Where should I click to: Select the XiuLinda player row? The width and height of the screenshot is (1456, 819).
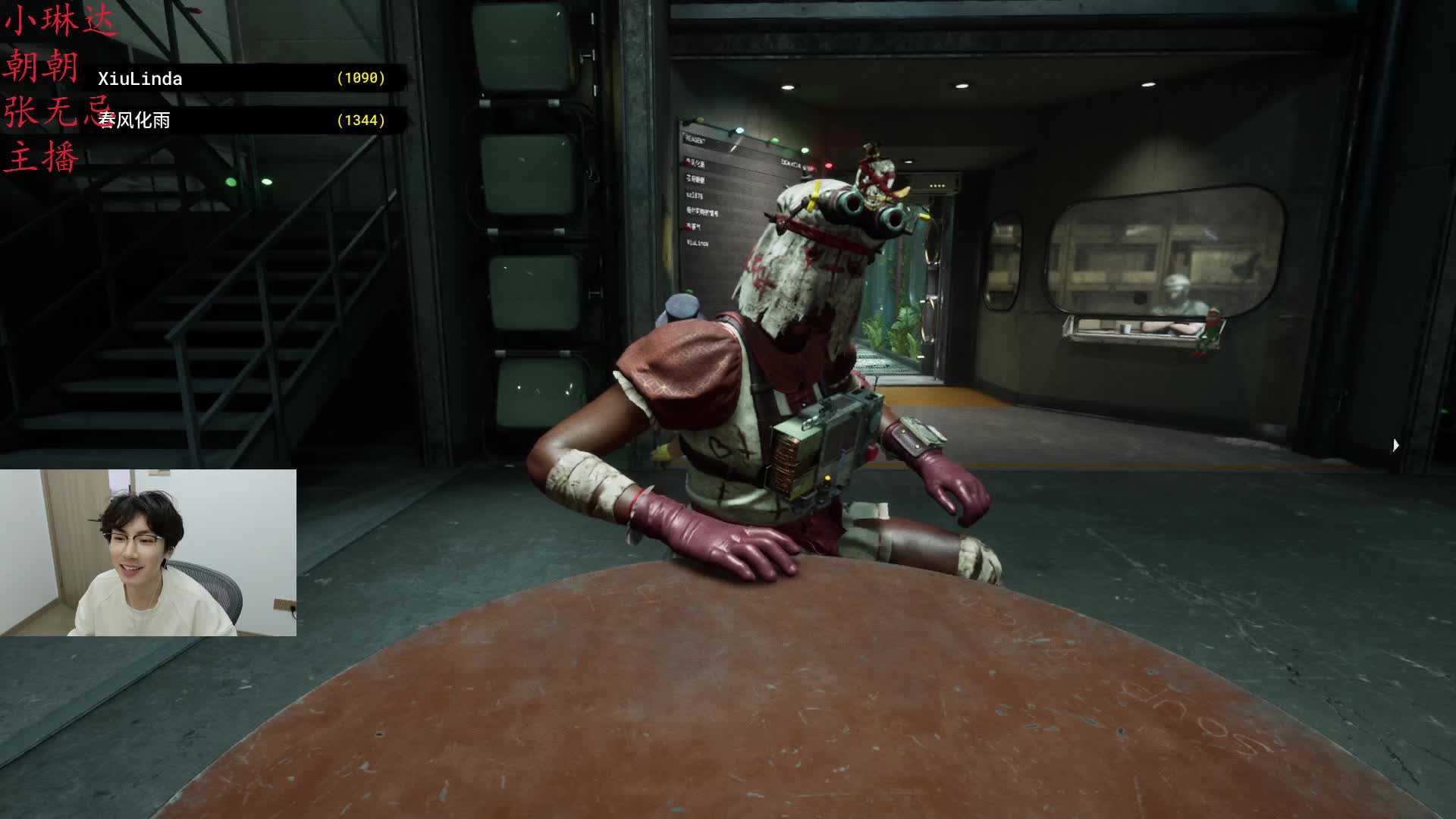pos(243,79)
